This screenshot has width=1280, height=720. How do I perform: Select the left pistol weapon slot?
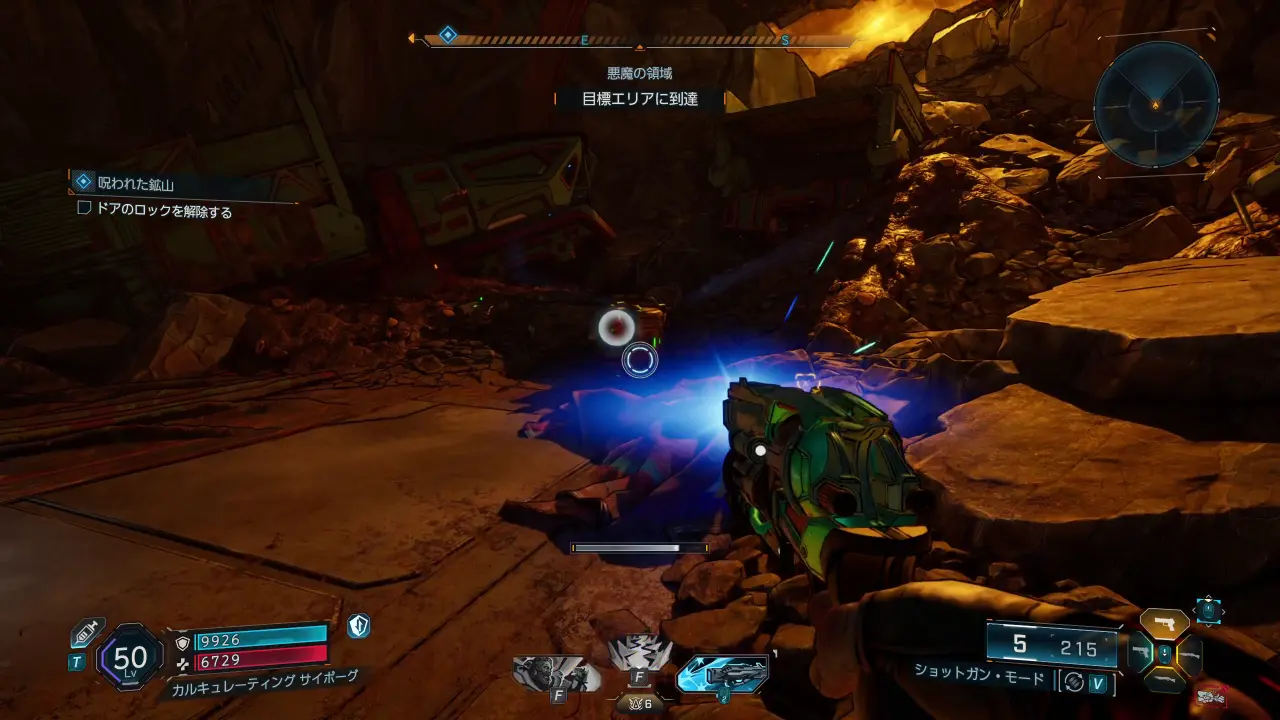[x=1140, y=653]
